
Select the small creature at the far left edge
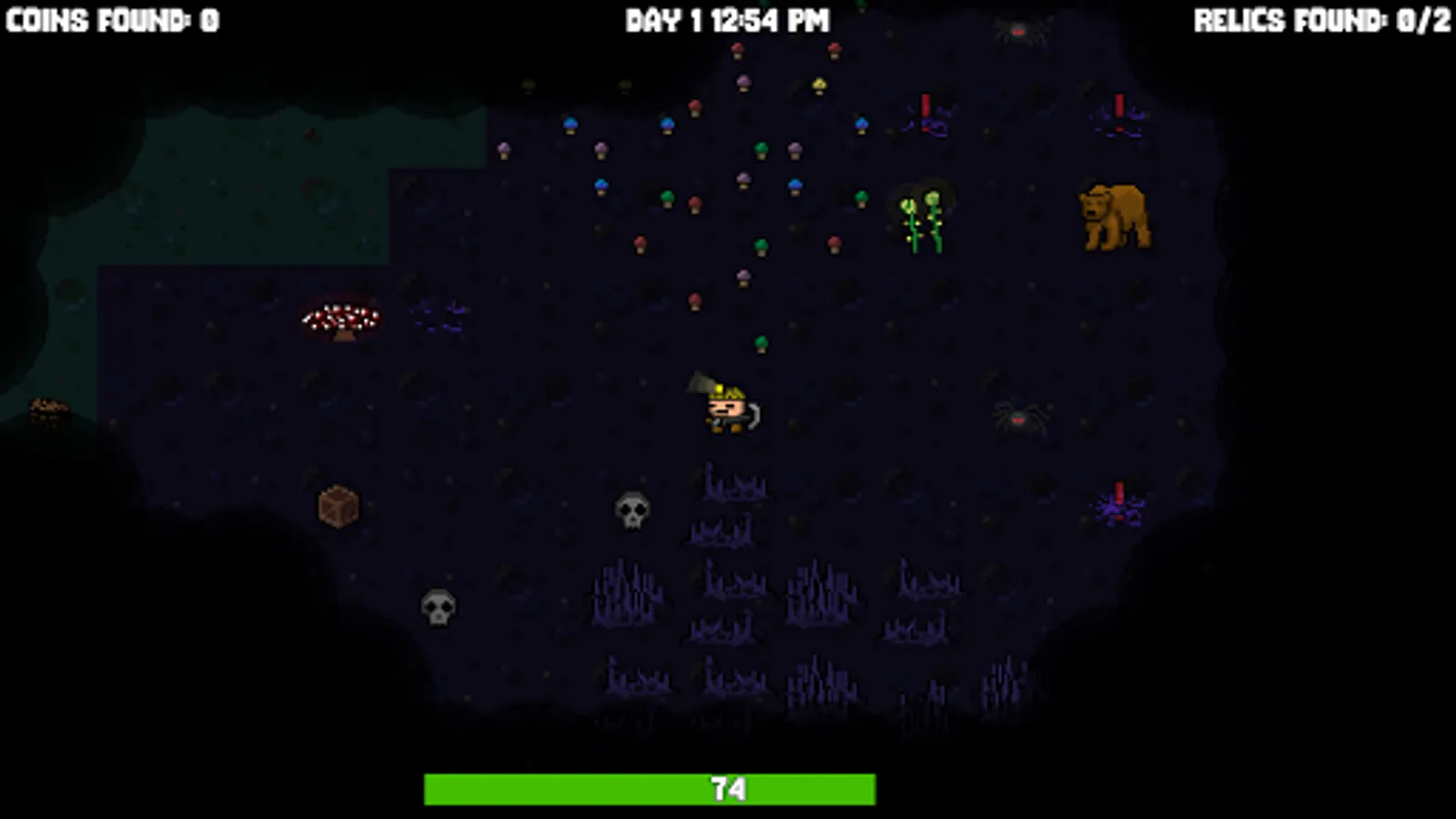pos(45,407)
